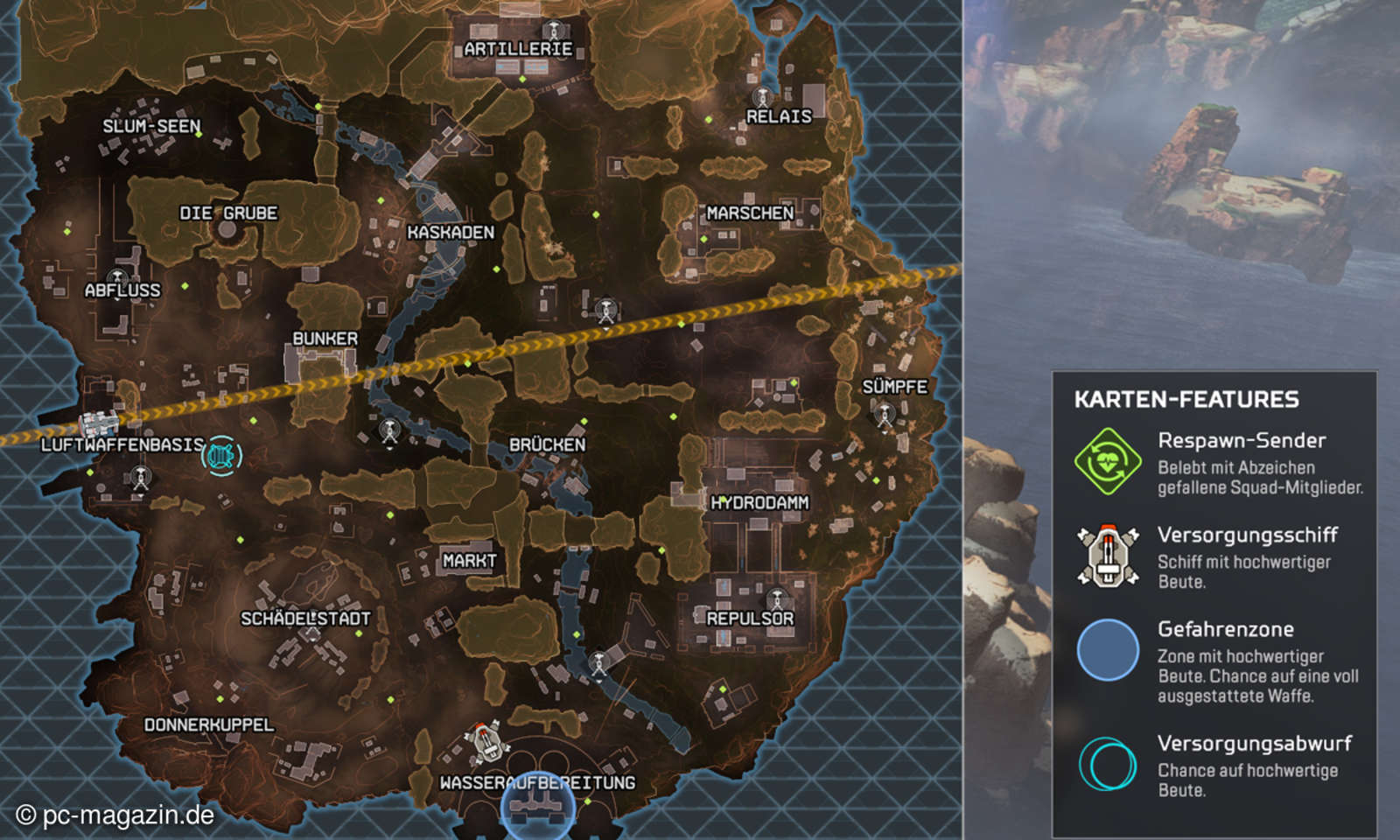Click the Versorgungsschiff legend icon
The image size is (1400, 840).
click(1108, 556)
